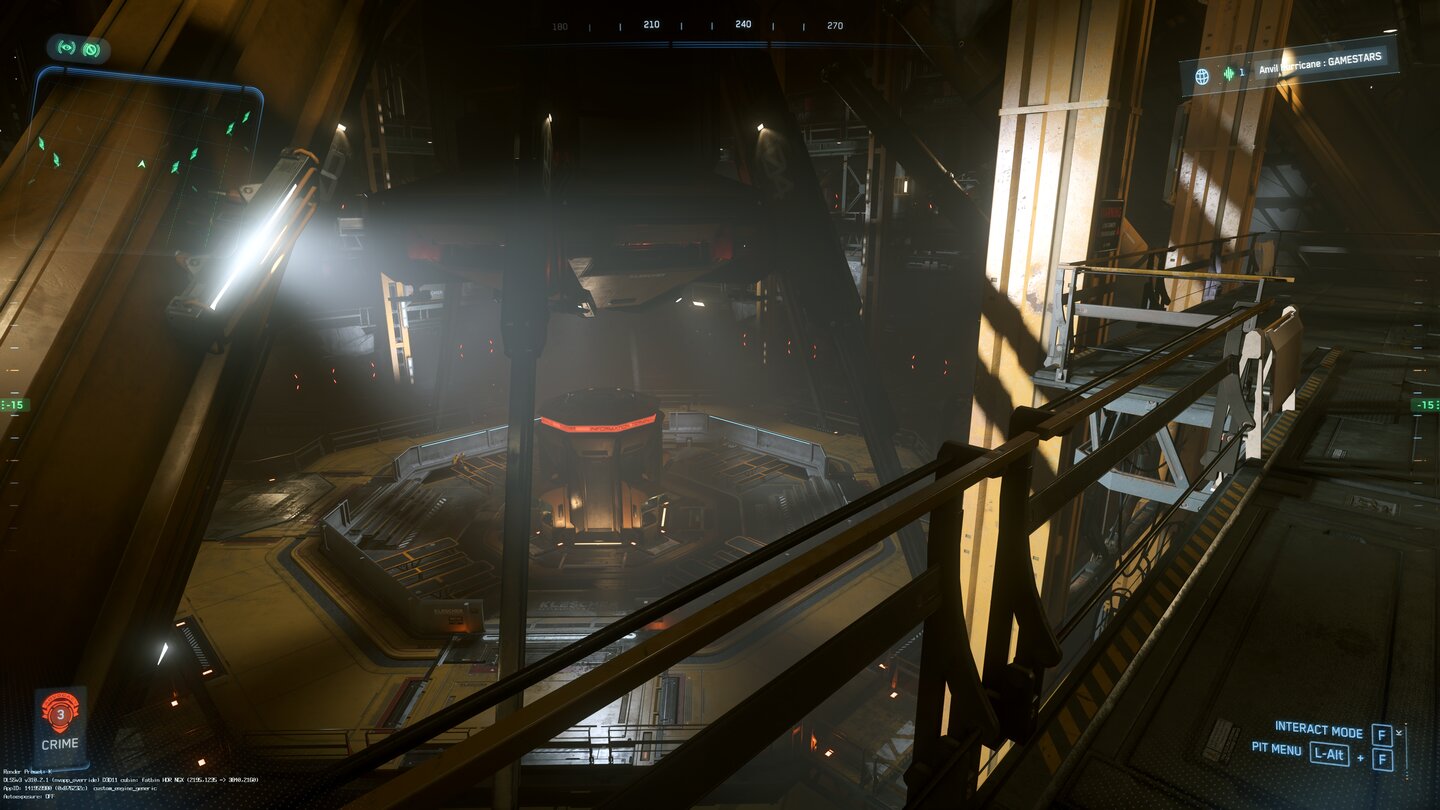Expand the Interact Mode options chevron
The height and width of the screenshot is (810, 1440).
tap(1399, 732)
